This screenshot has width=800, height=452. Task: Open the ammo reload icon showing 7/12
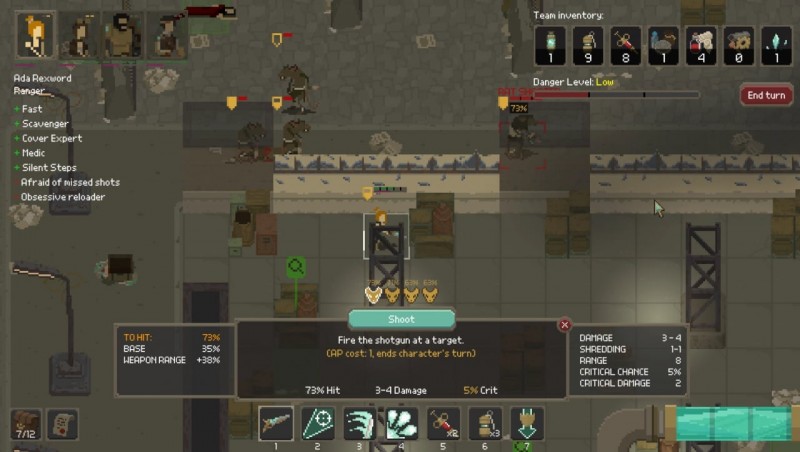click(25, 424)
